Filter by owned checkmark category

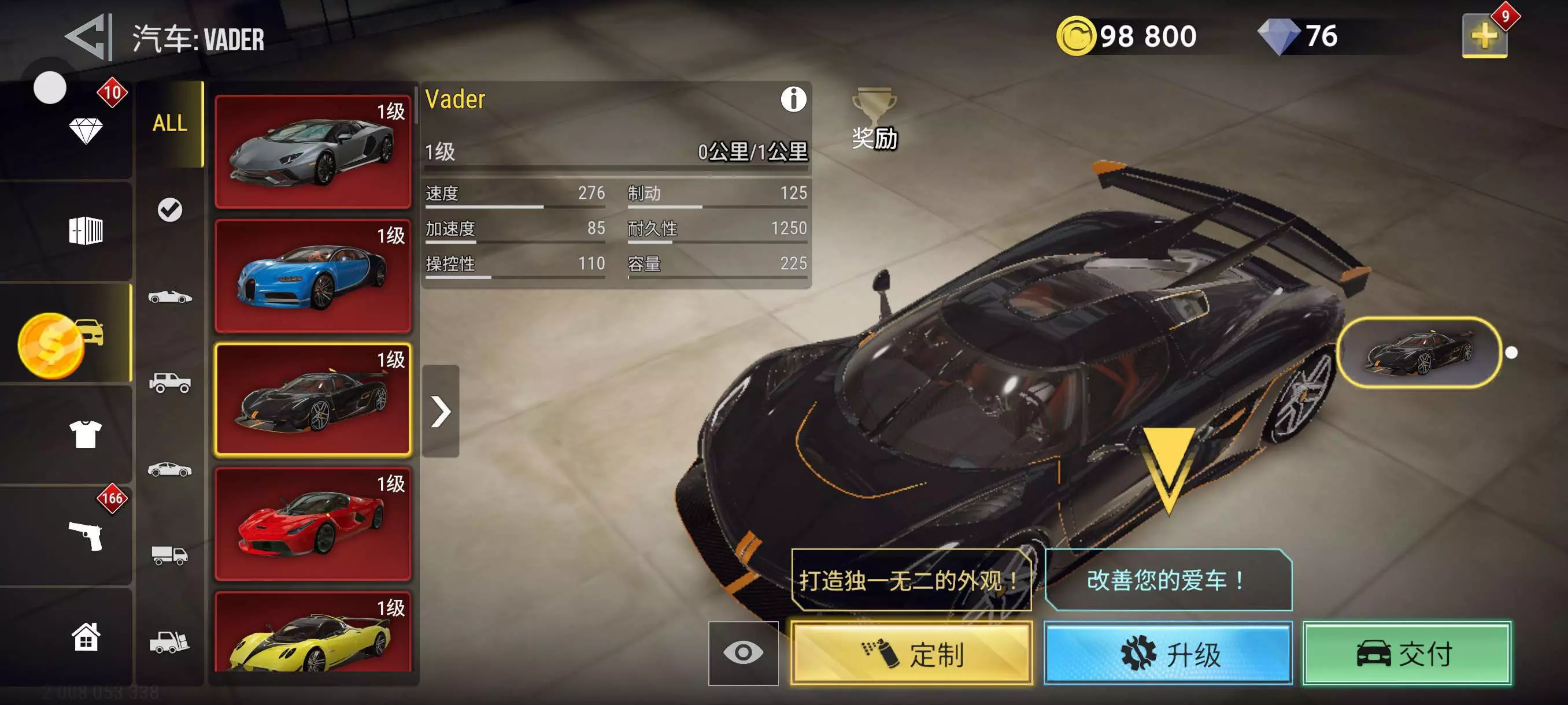pyautogui.click(x=170, y=210)
